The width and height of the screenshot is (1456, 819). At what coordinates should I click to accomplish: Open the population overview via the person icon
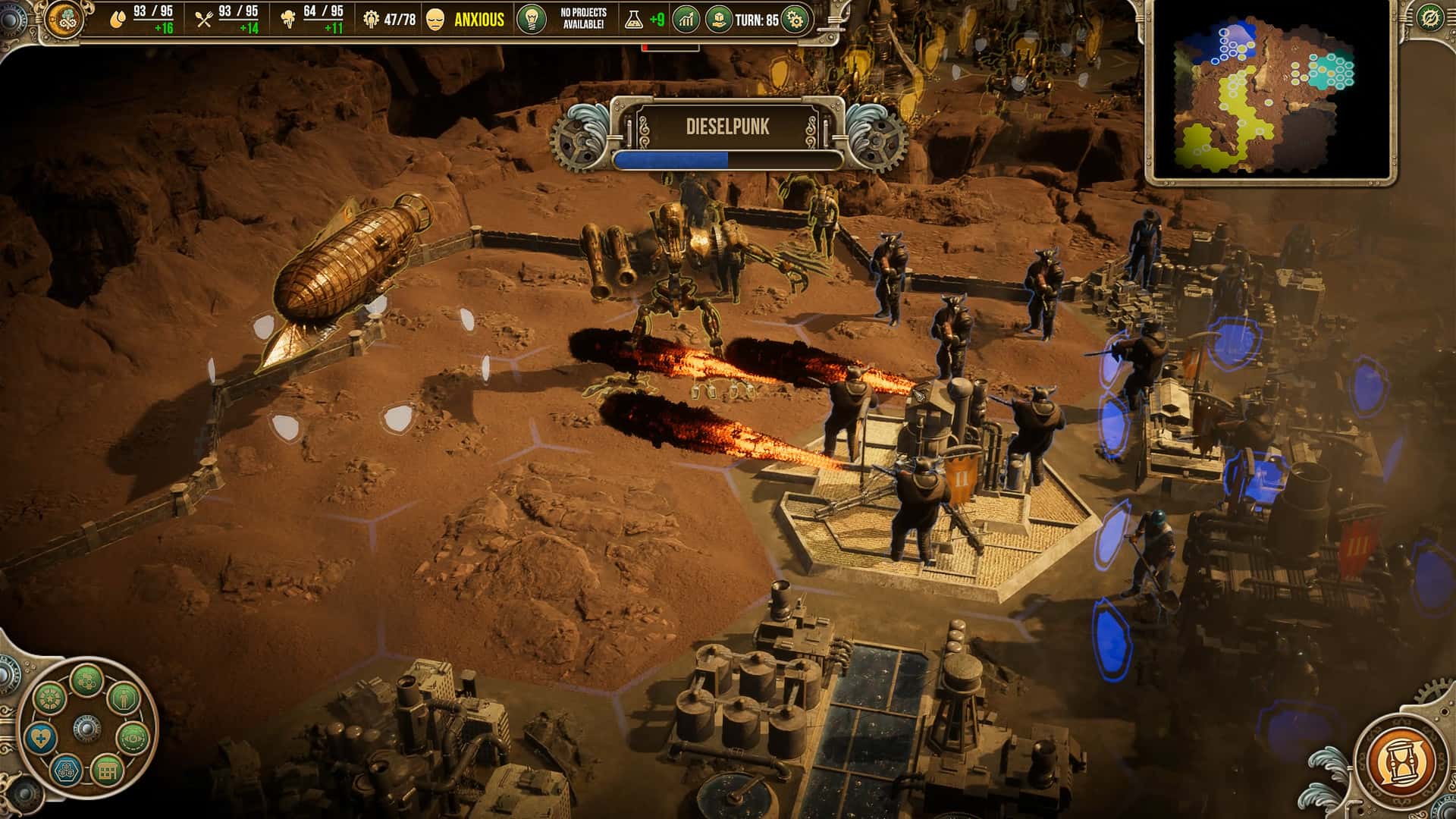124,698
